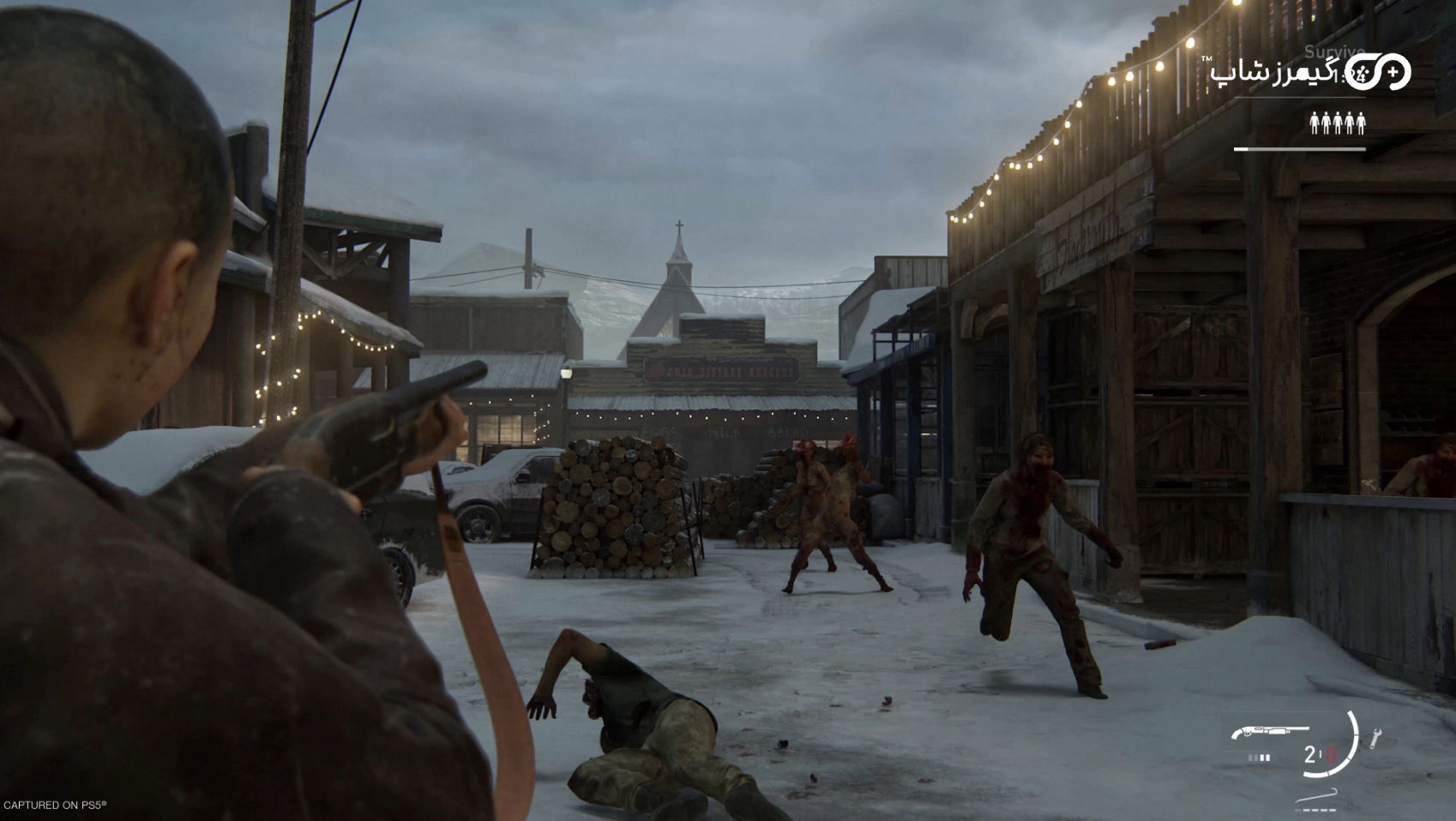The height and width of the screenshot is (821, 1456).
Task: Click the row of enemy figure icons
Action: click(1337, 123)
